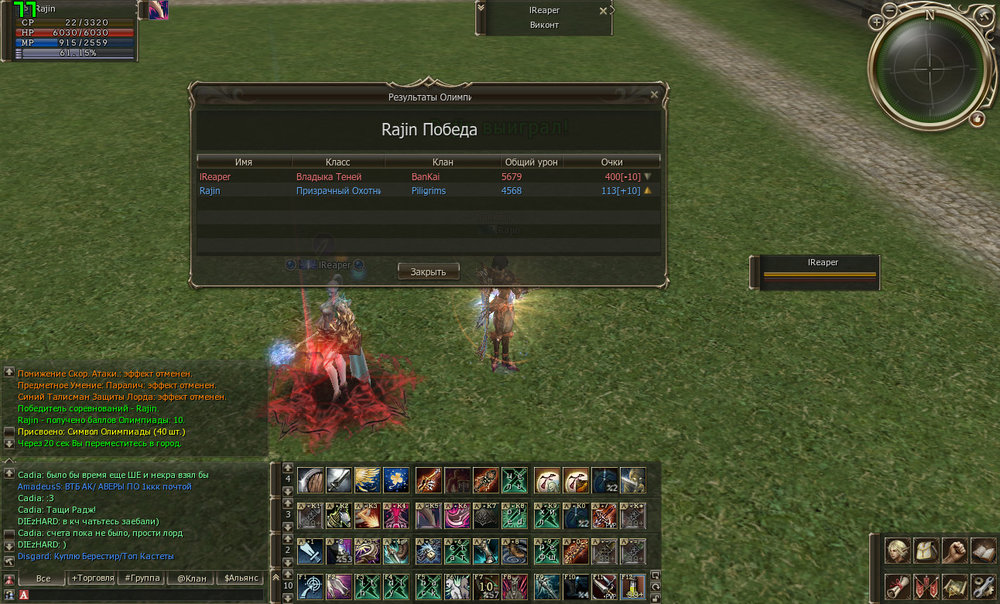Open the inventory backpack icon
The height and width of the screenshot is (604, 1000).
pos(925,552)
